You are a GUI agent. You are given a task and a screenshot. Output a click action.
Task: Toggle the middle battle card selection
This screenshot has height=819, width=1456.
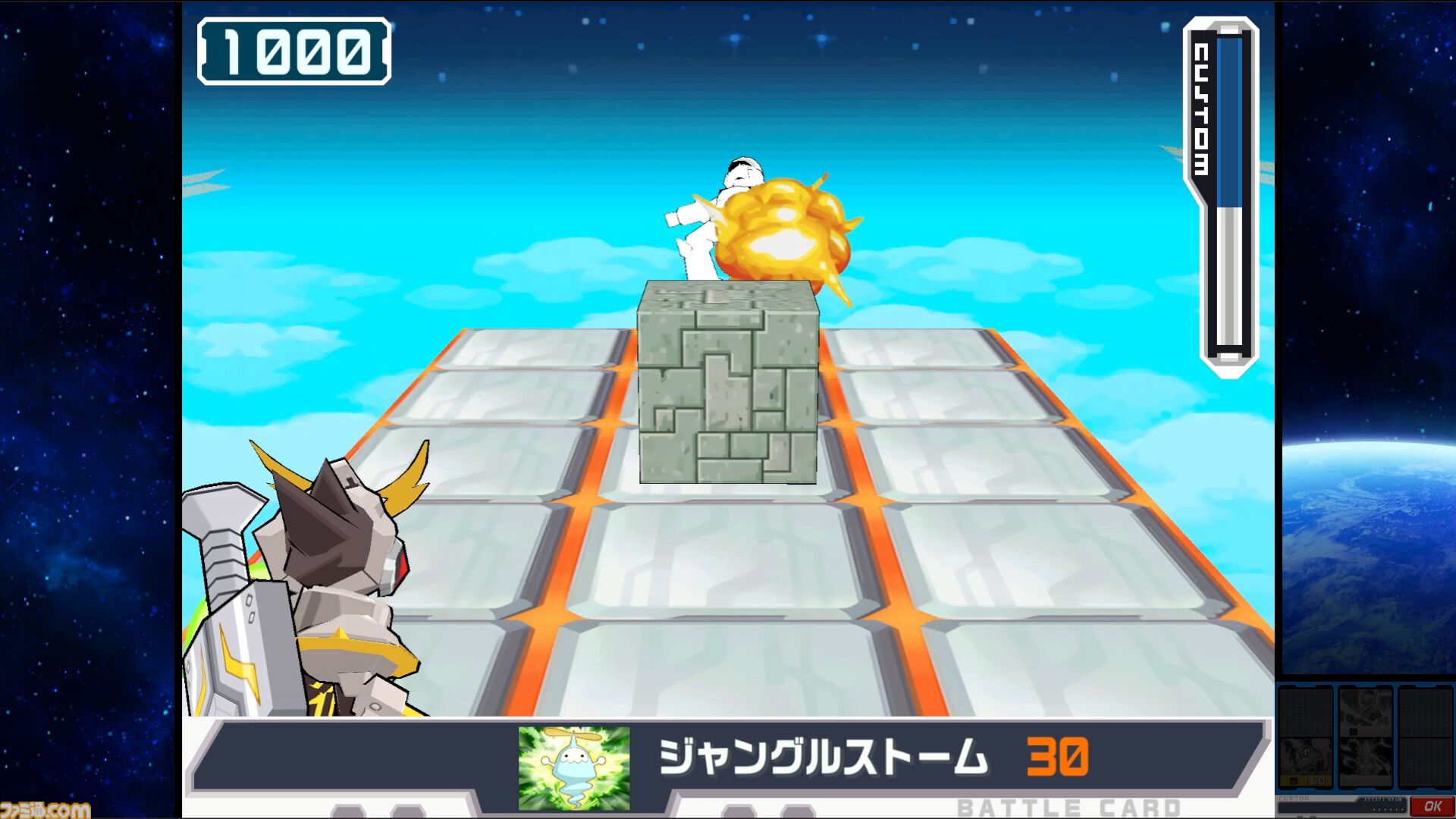coord(1367,737)
